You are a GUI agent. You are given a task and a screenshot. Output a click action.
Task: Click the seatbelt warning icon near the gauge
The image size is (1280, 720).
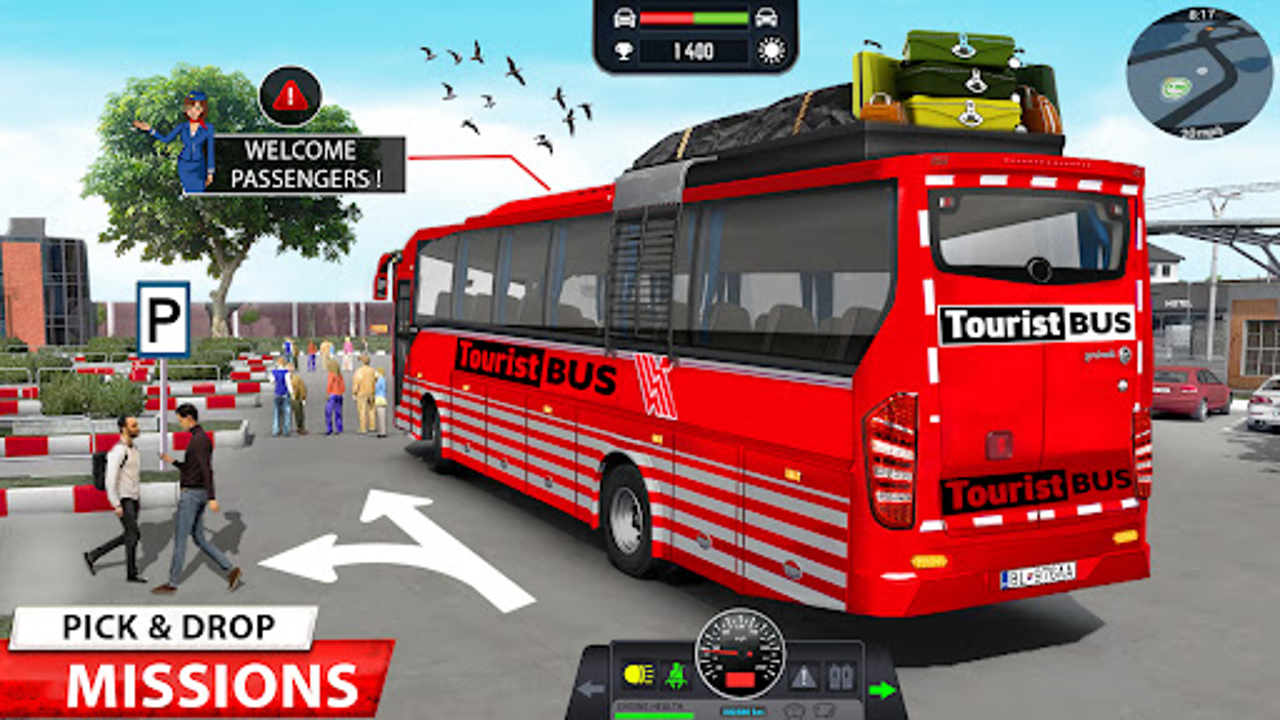[x=678, y=674]
